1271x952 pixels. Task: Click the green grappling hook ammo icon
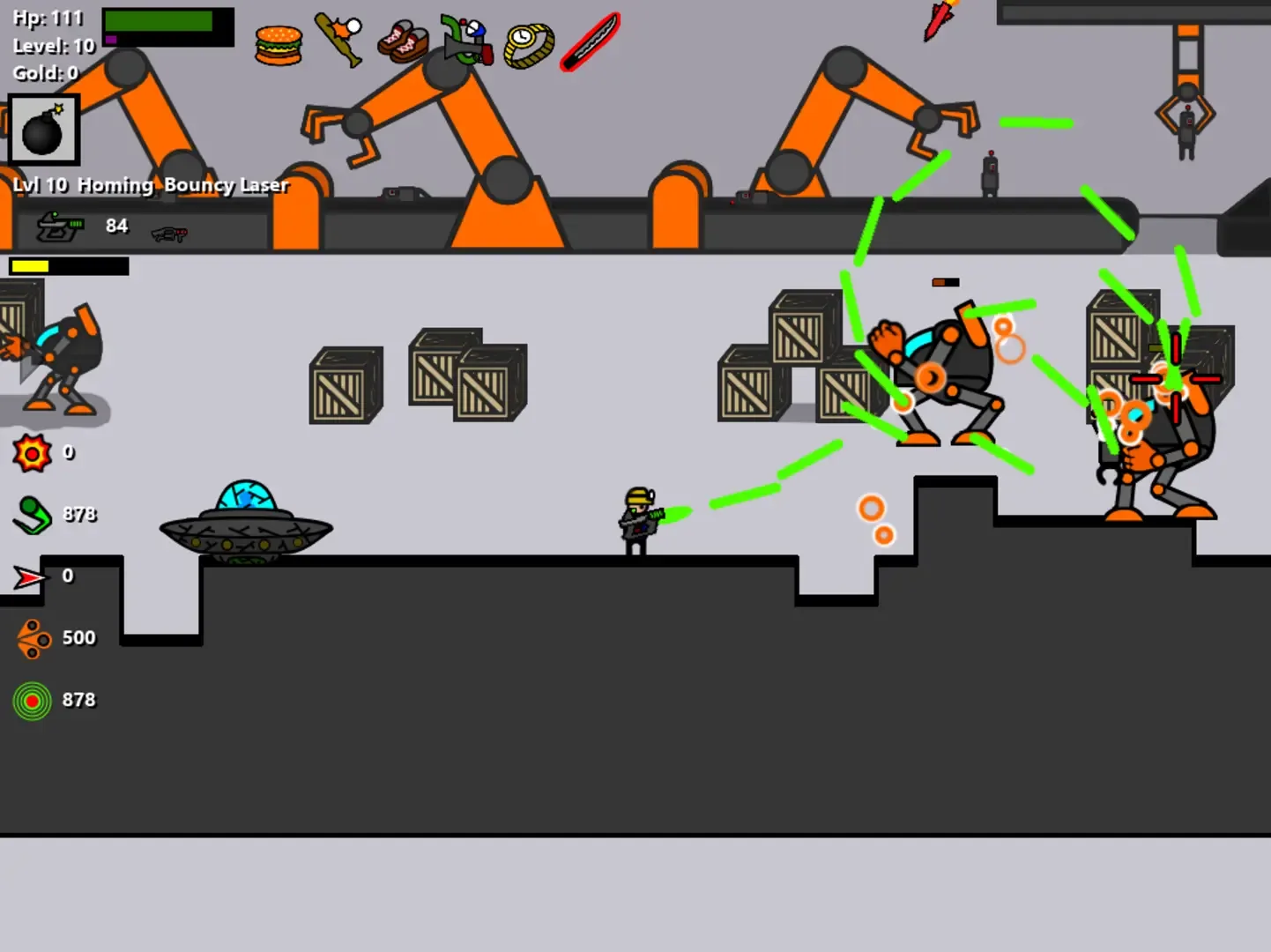[33, 514]
